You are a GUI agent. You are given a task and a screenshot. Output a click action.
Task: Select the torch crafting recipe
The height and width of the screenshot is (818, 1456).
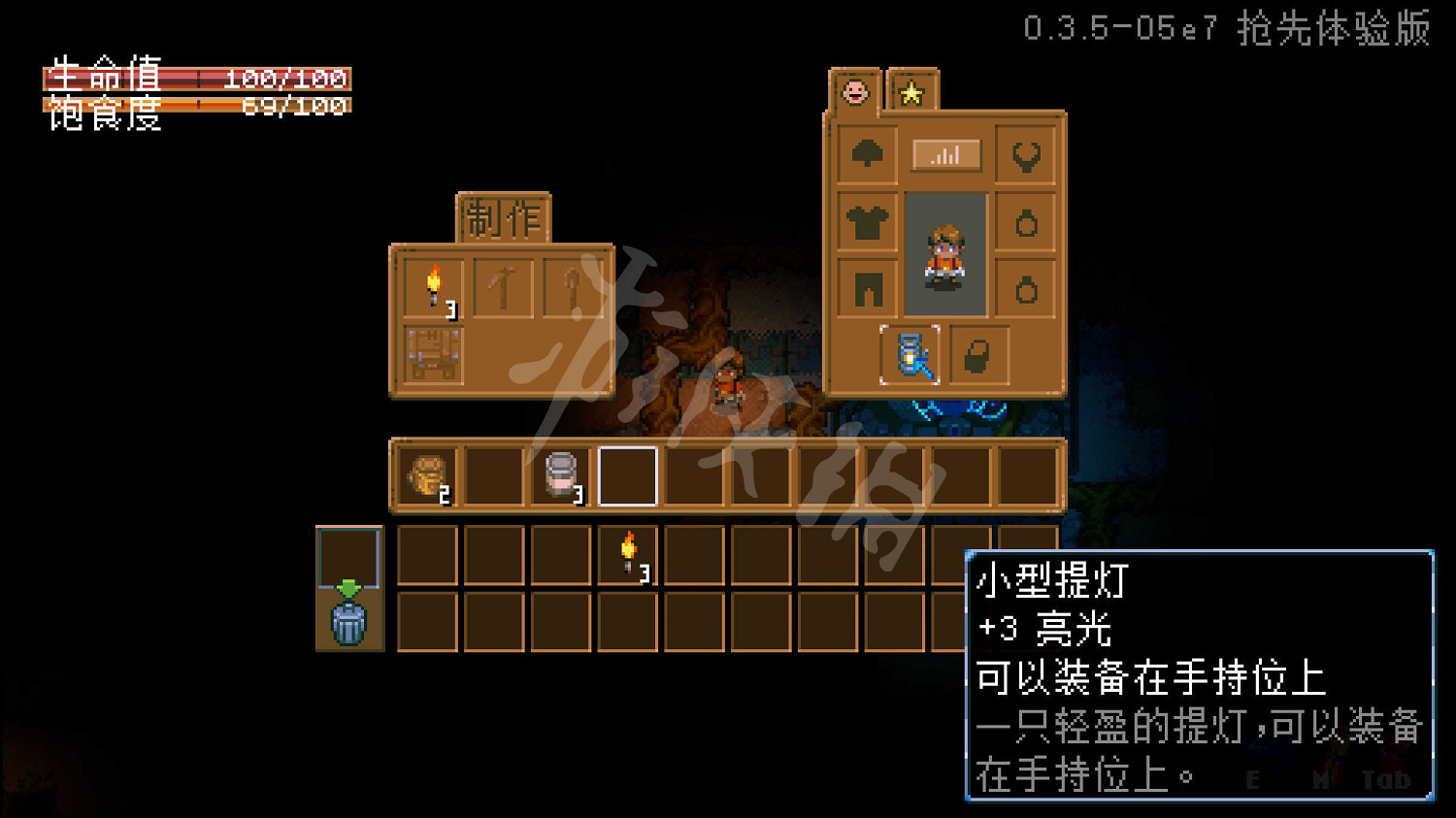tap(433, 287)
